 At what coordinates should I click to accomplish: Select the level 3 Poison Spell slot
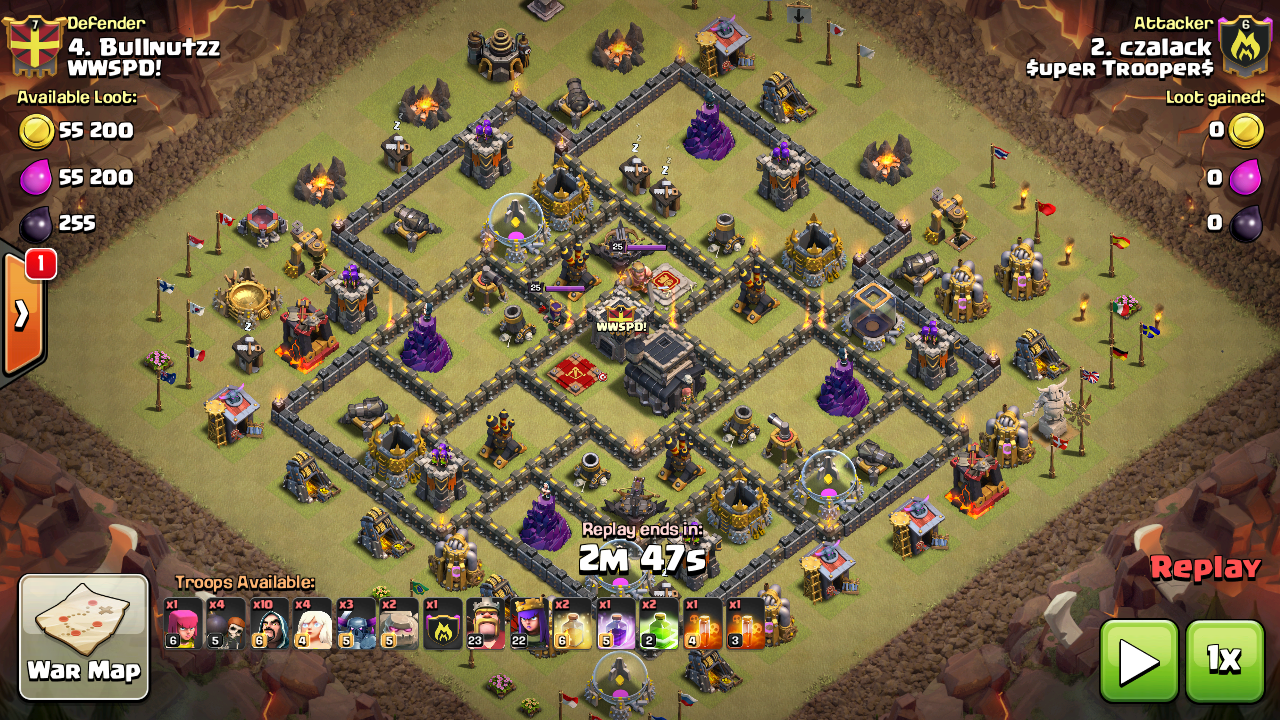745,624
